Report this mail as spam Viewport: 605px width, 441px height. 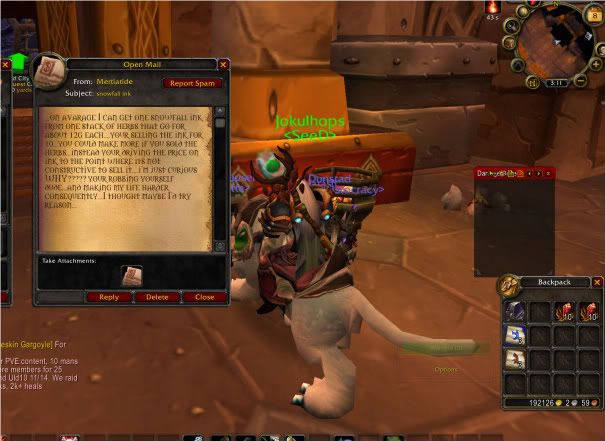[x=193, y=83]
